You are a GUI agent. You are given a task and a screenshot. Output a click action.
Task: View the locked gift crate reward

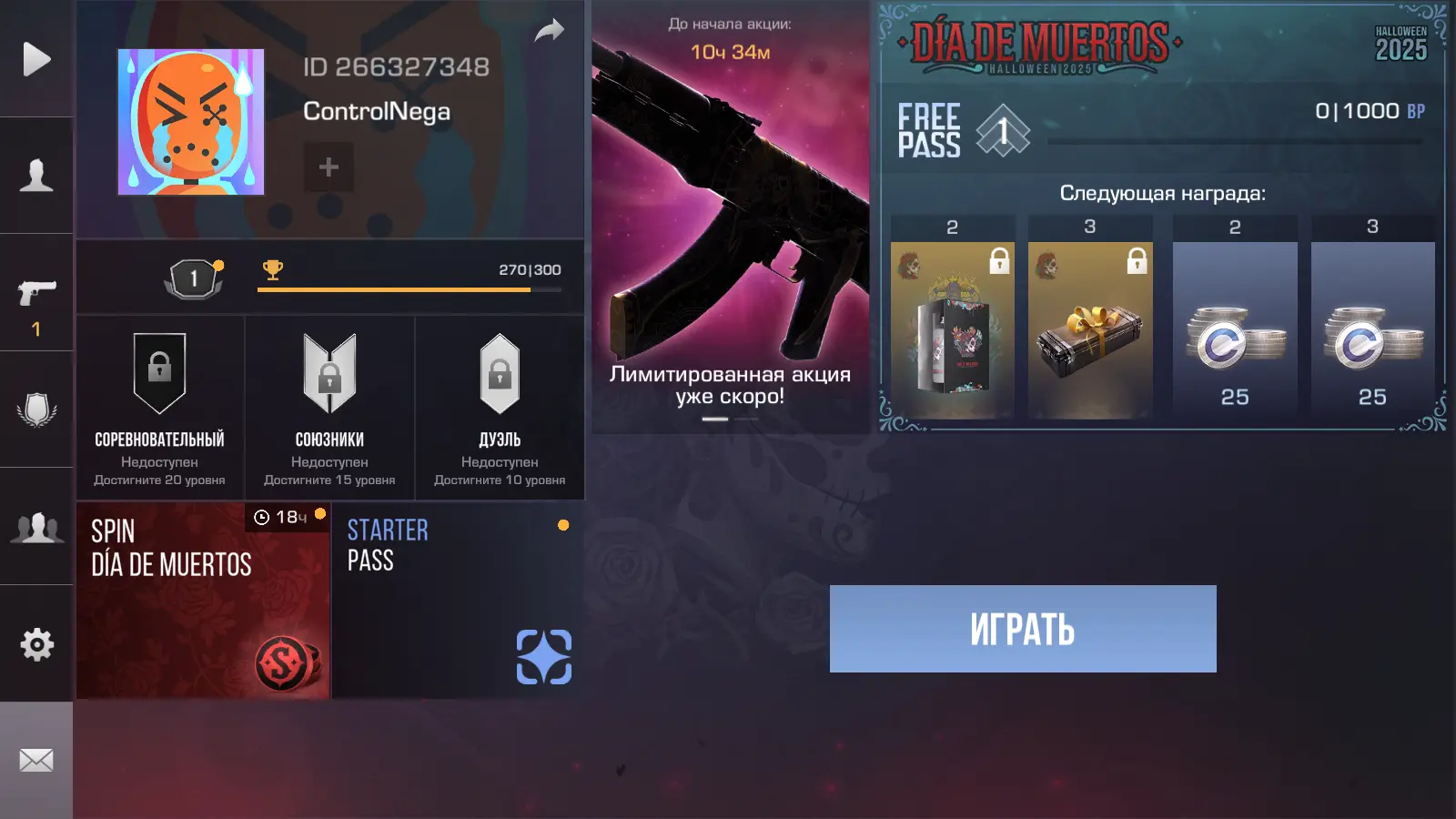1090,329
